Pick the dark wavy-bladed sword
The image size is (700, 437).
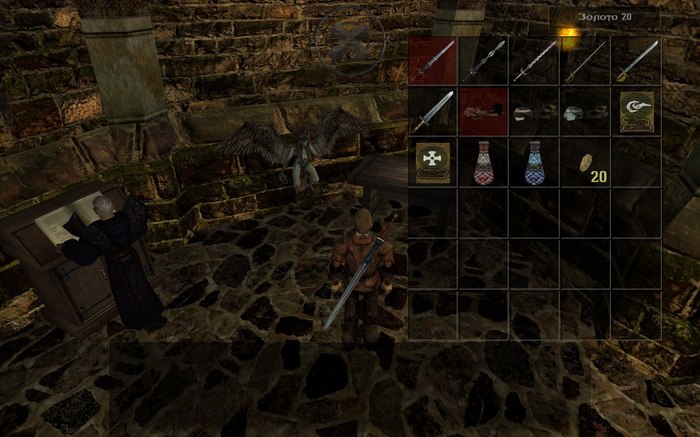click(x=484, y=60)
